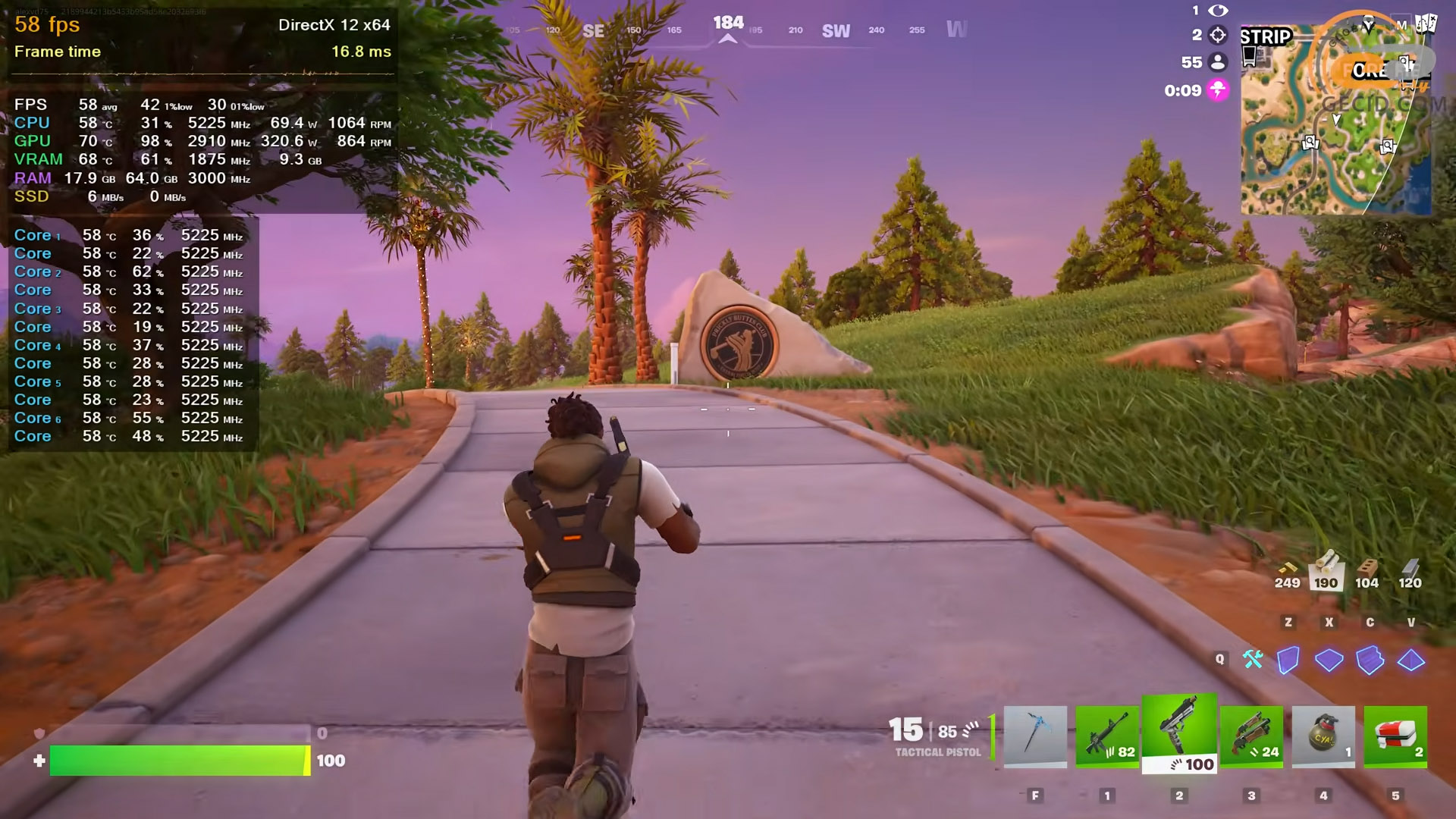Image resolution: width=1456 pixels, height=819 pixels.
Task: Switch to the double shotguns slot
Action: click(x=1251, y=736)
